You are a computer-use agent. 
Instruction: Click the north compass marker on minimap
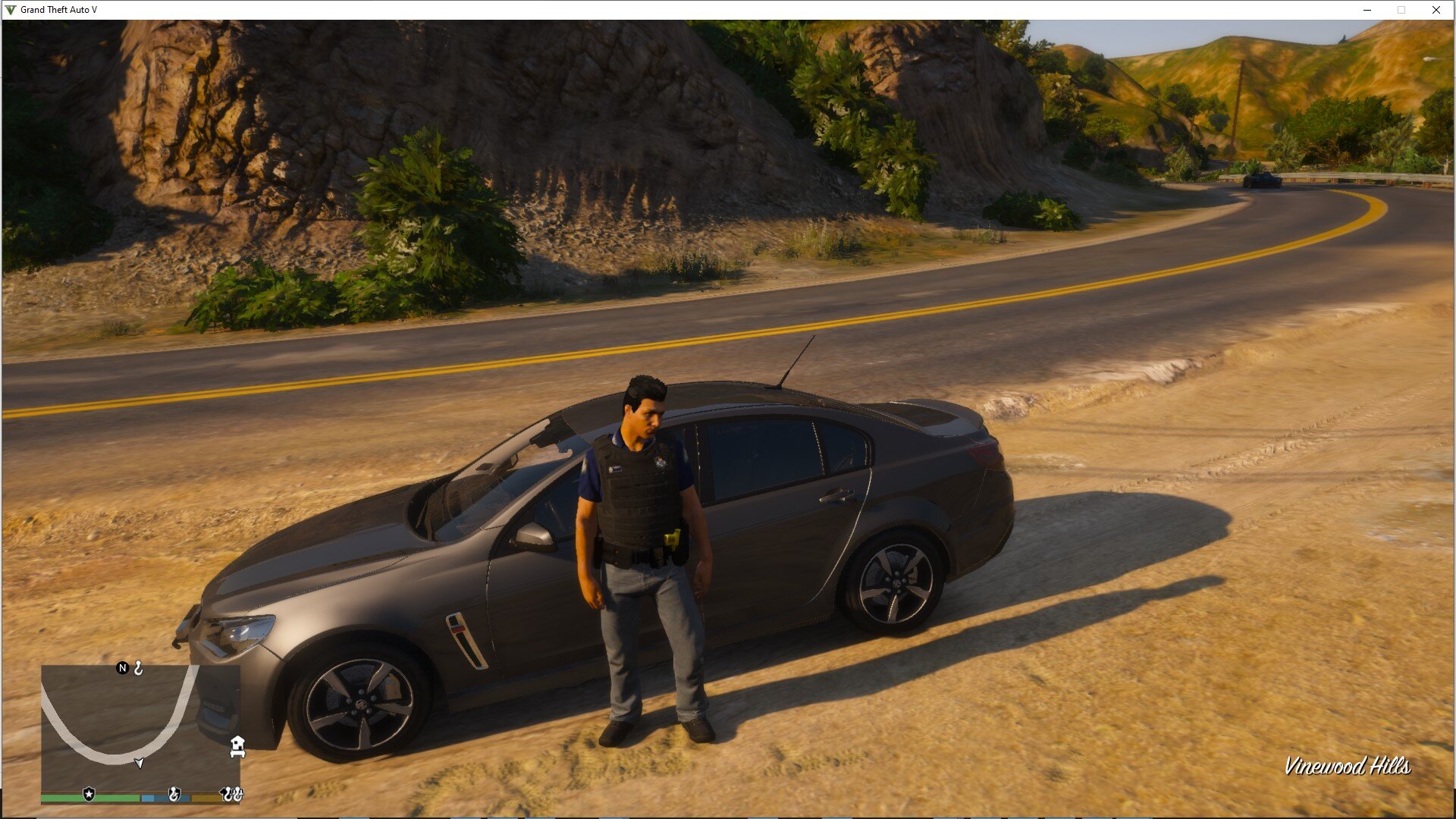click(122, 668)
